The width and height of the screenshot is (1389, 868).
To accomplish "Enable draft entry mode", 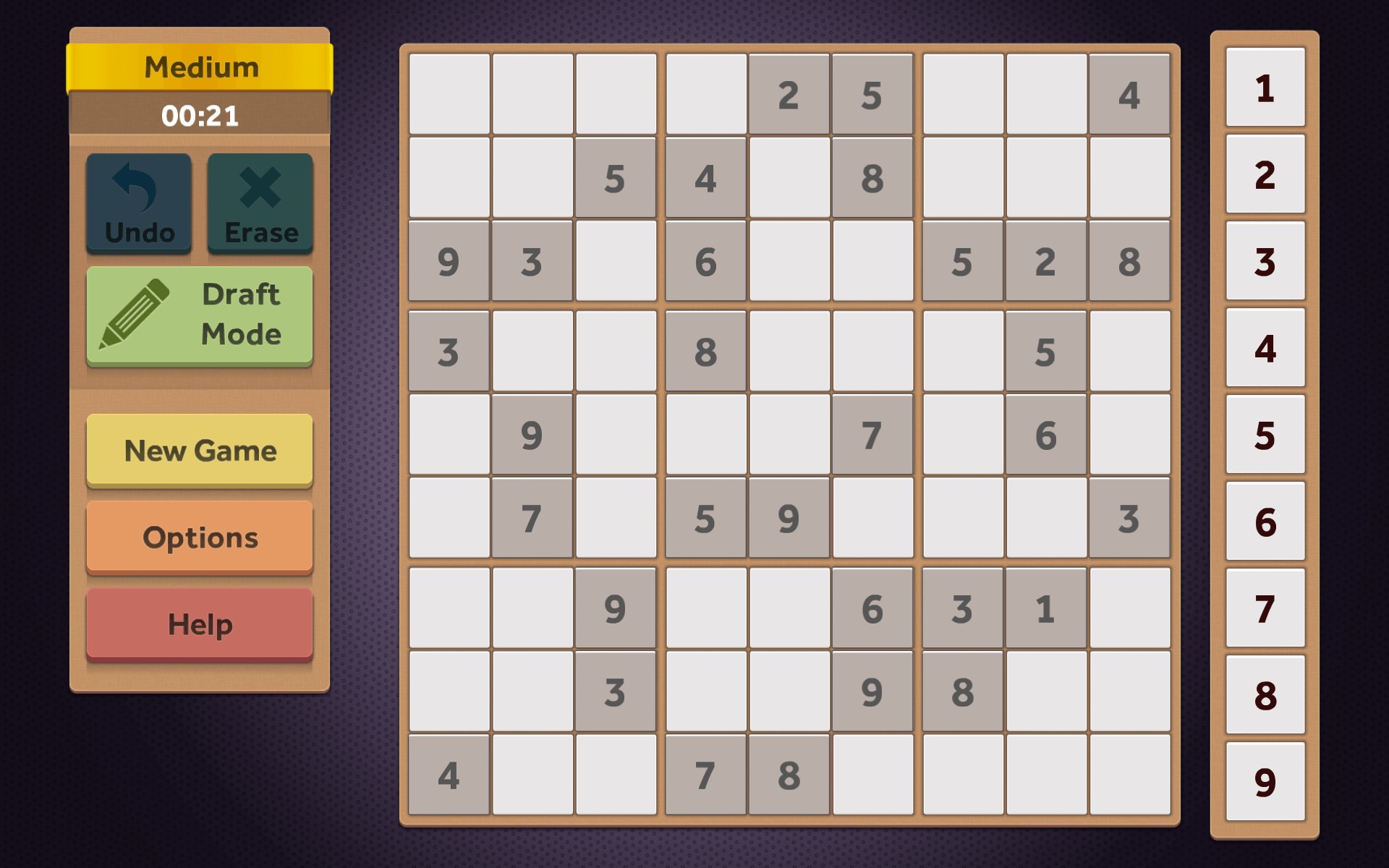I will (200, 315).
